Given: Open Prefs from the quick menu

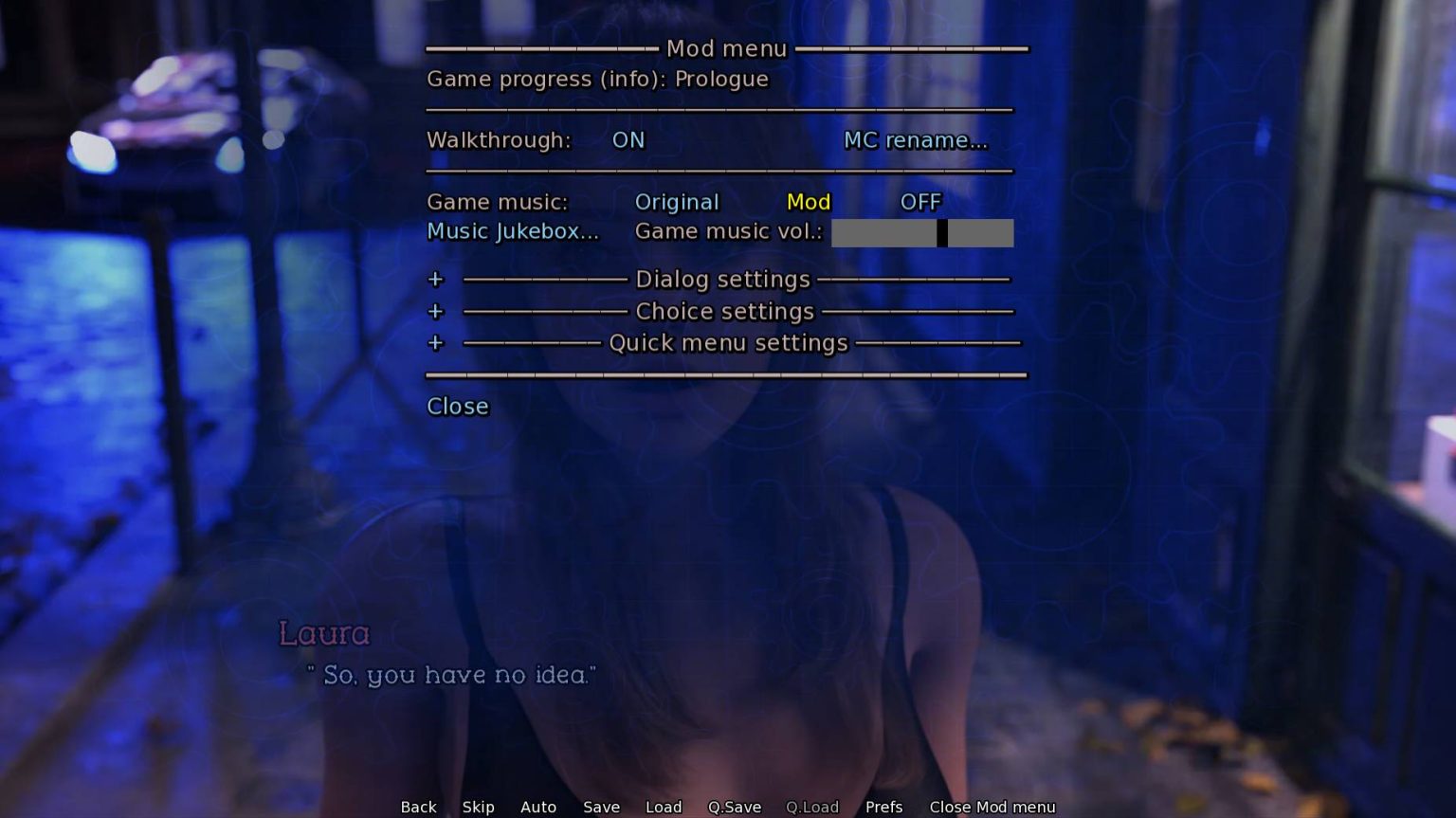Looking at the screenshot, I should tap(883, 807).
